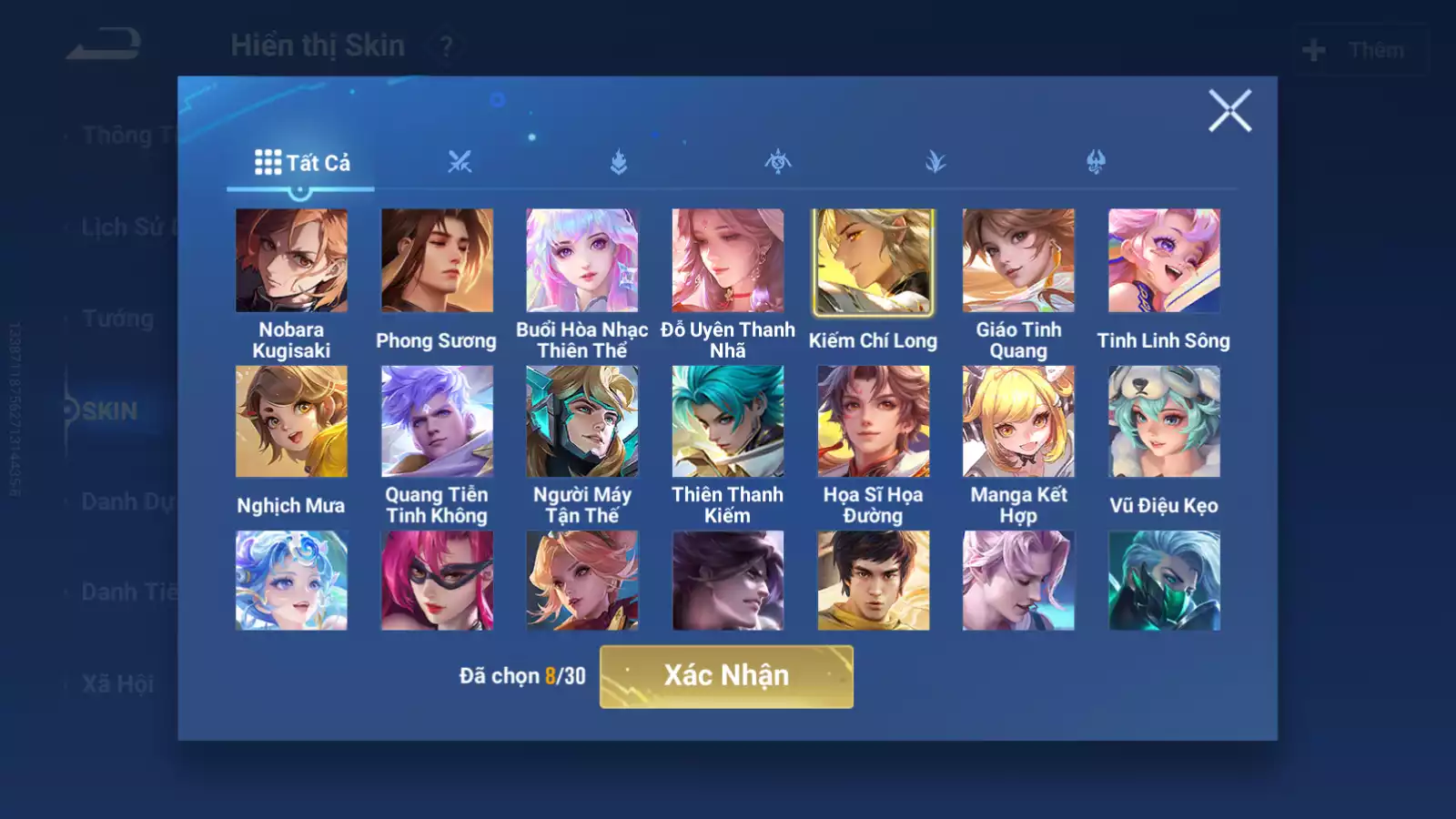The image size is (1456, 819).
Task: Select the Phong Sương skin
Action: click(437, 261)
